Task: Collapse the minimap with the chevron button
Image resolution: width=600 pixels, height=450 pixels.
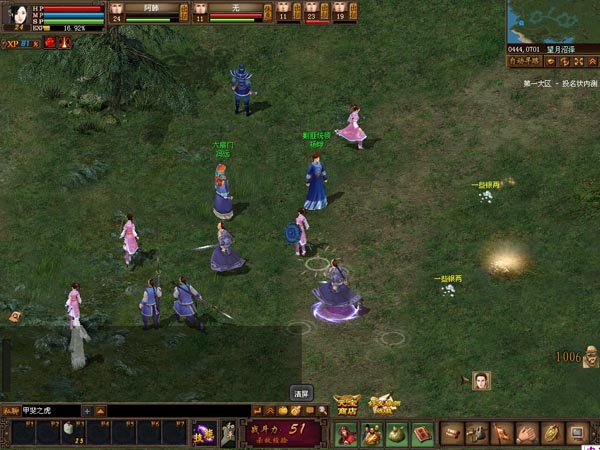Action: pyautogui.click(x=592, y=61)
